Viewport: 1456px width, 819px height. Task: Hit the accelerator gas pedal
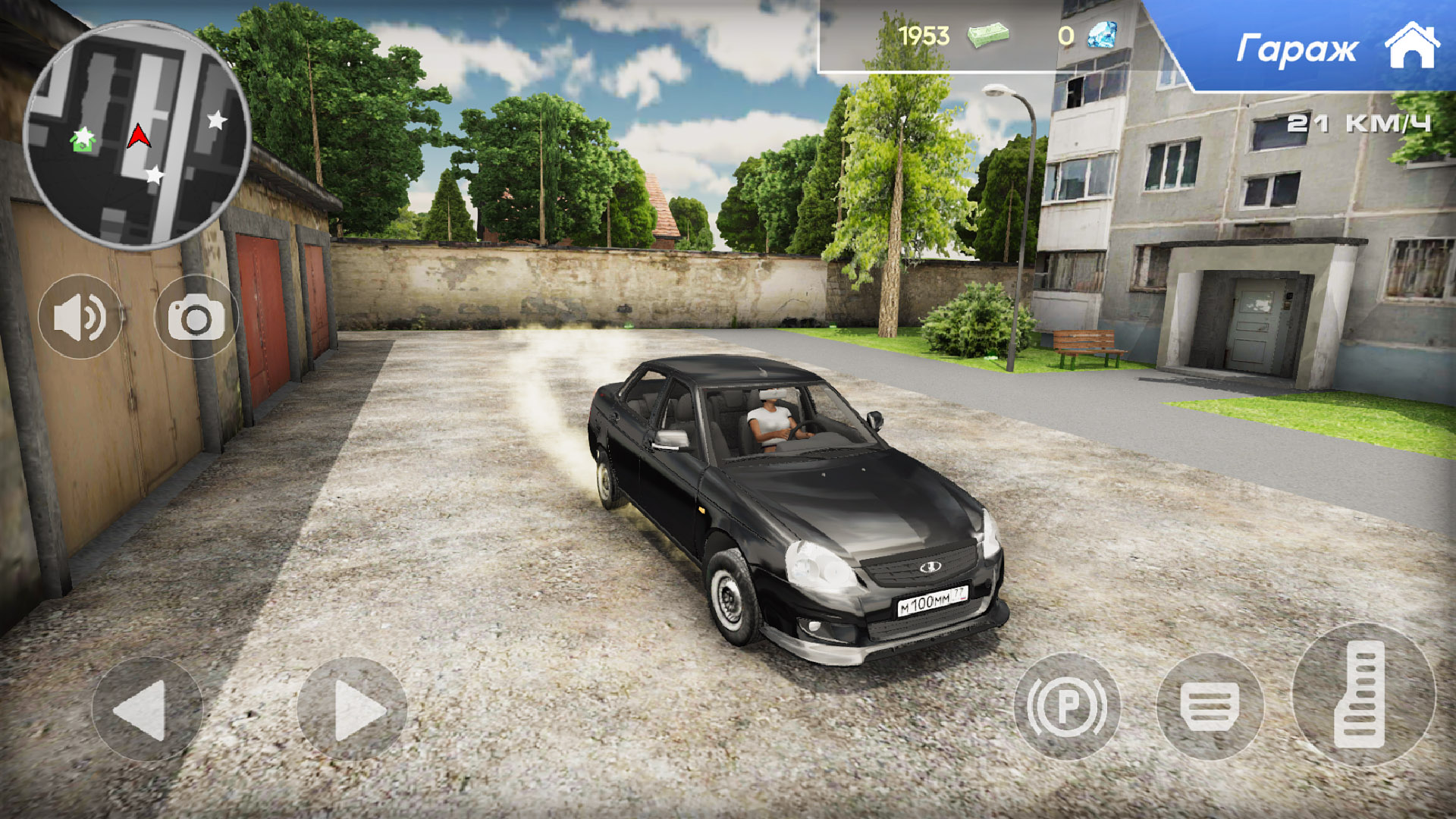point(1362,694)
